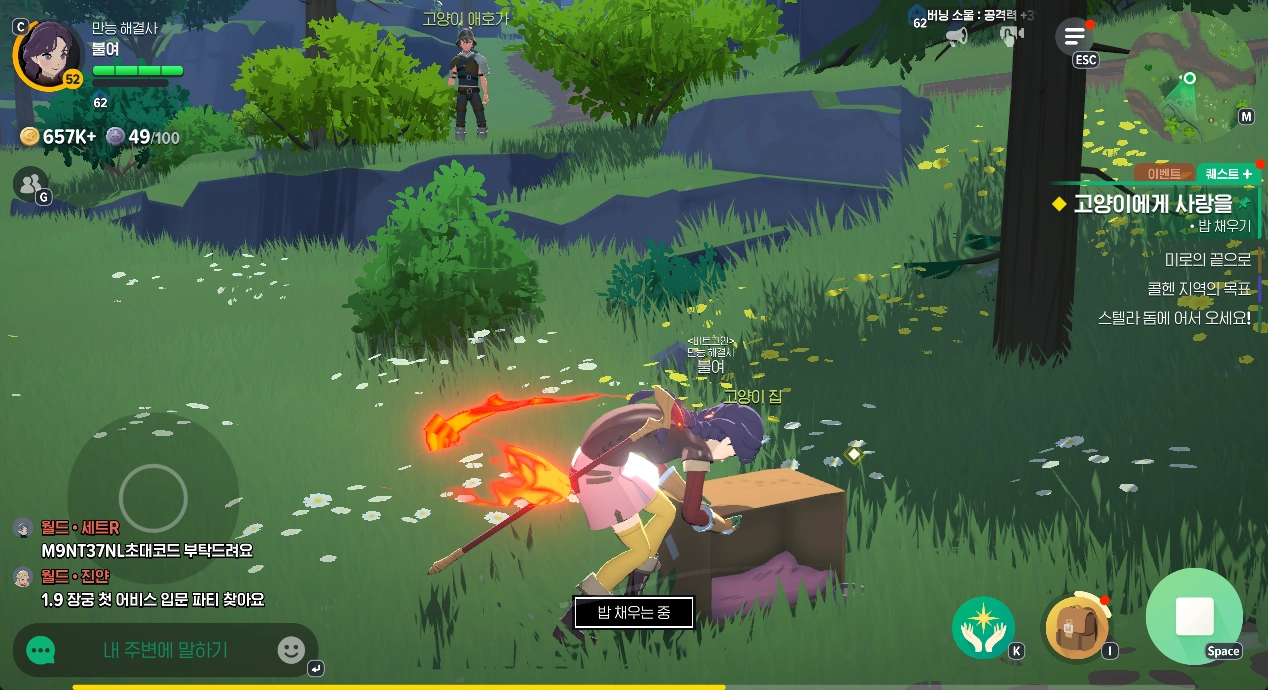Choose the 콜헨 지역의 목표 entry

click(x=1198, y=289)
